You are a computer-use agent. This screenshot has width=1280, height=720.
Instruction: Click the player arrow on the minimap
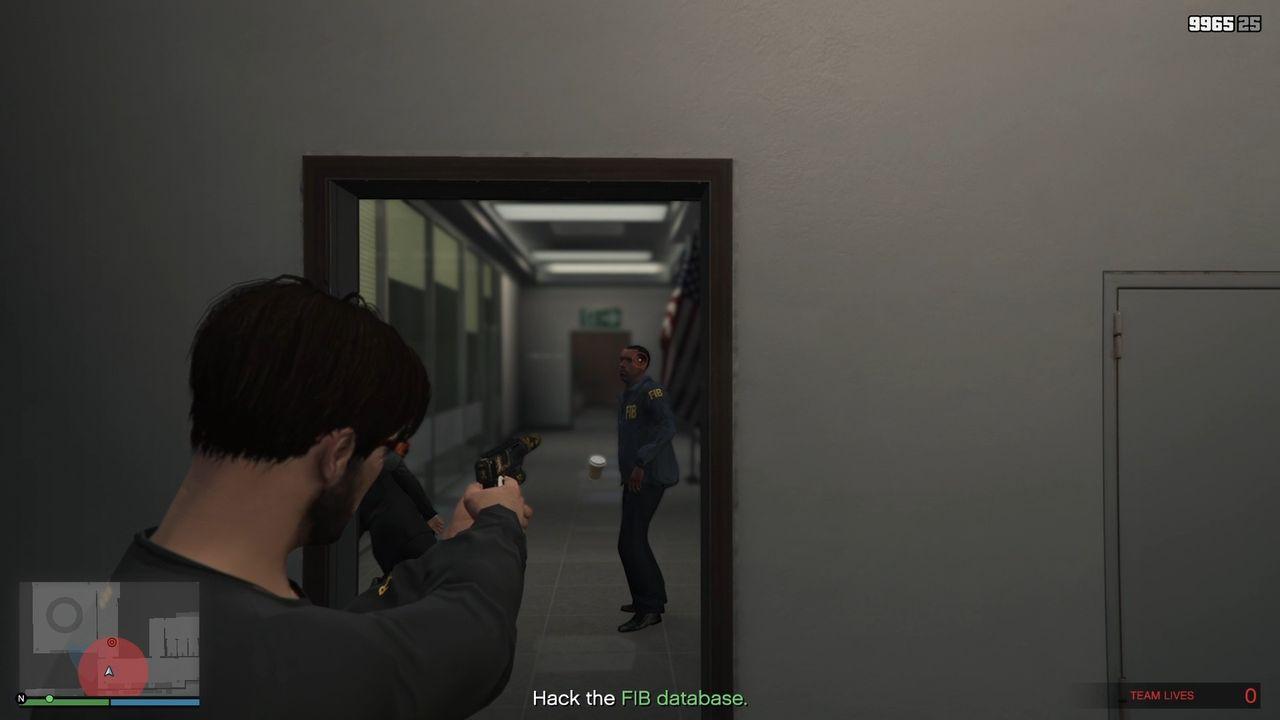coord(109,671)
